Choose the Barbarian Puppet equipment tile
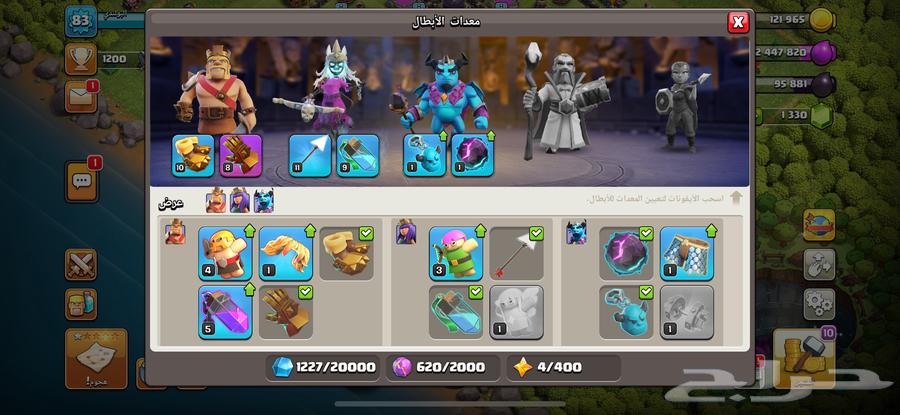Viewport: 900px width, 415px height. pos(225,253)
